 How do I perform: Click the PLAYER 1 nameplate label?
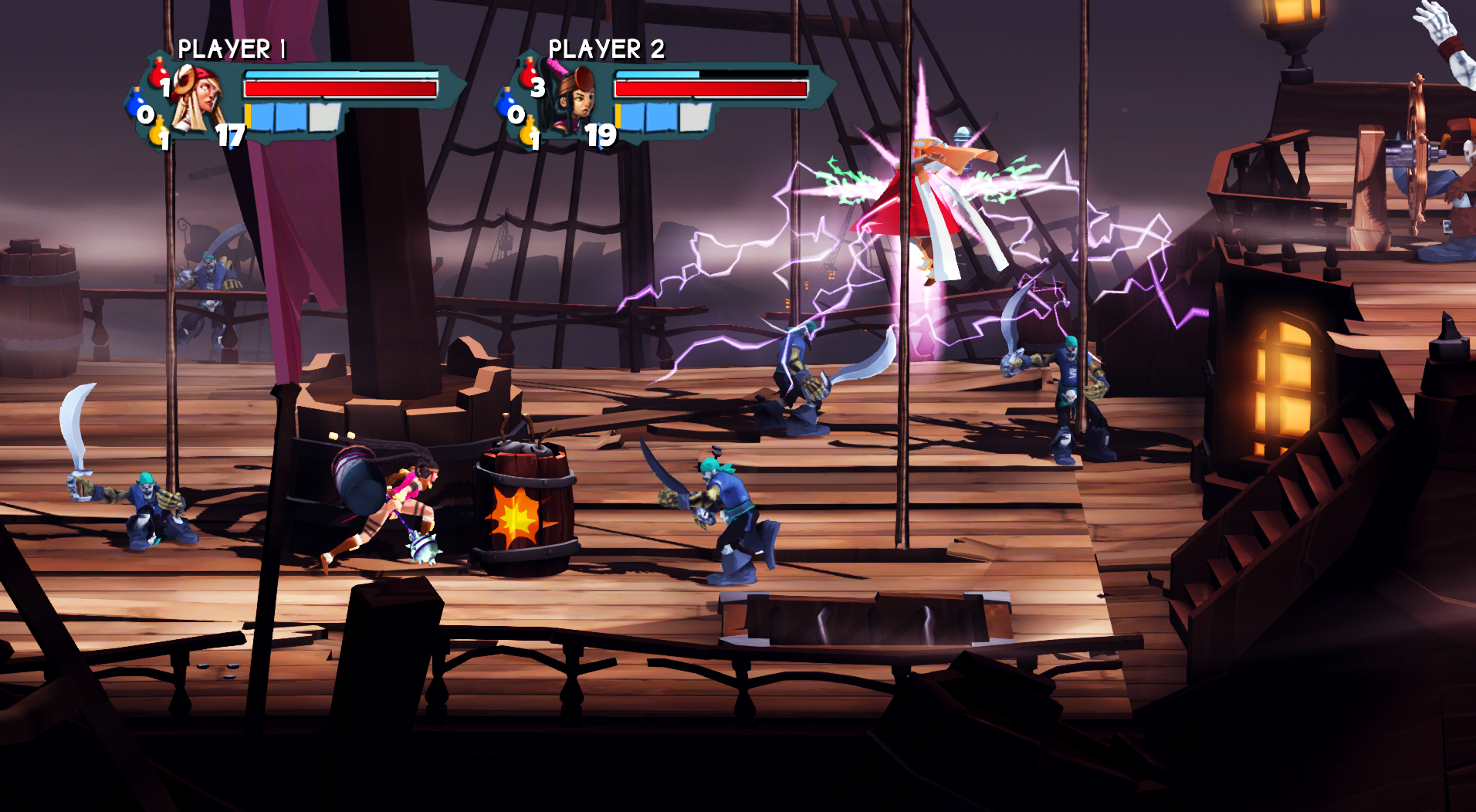coord(232,50)
